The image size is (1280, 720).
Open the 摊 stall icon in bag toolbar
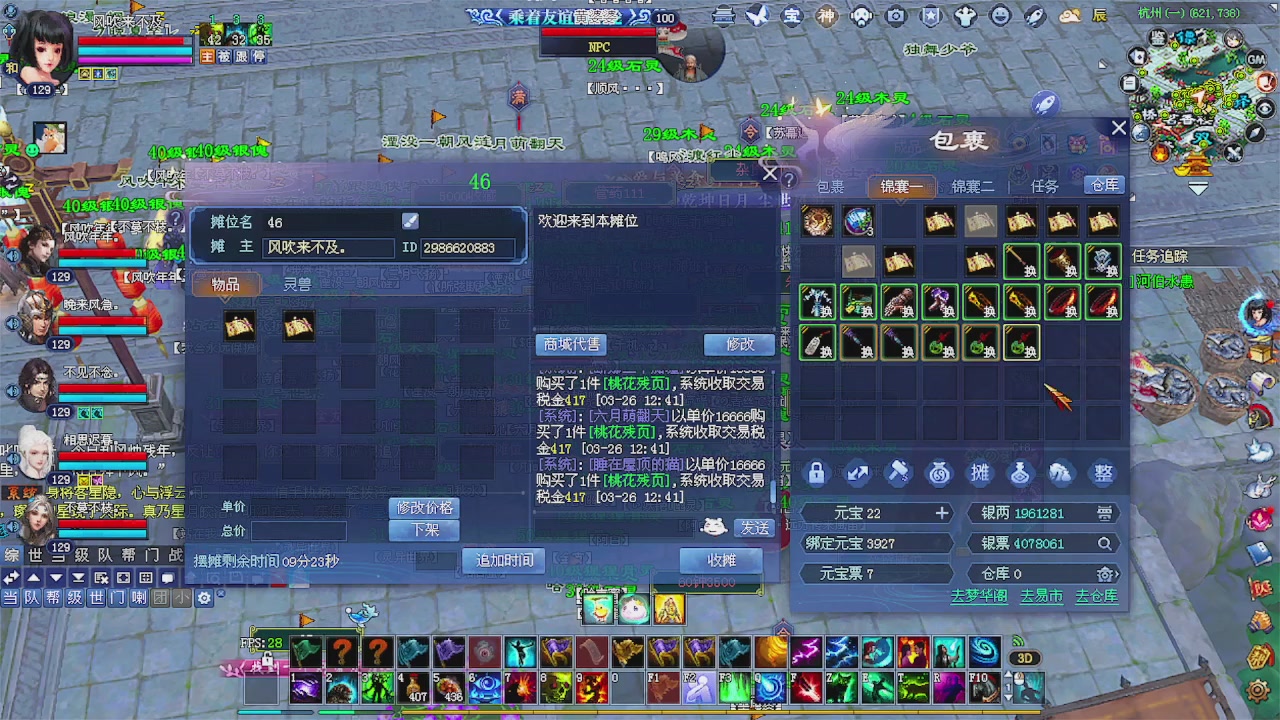coord(980,473)
